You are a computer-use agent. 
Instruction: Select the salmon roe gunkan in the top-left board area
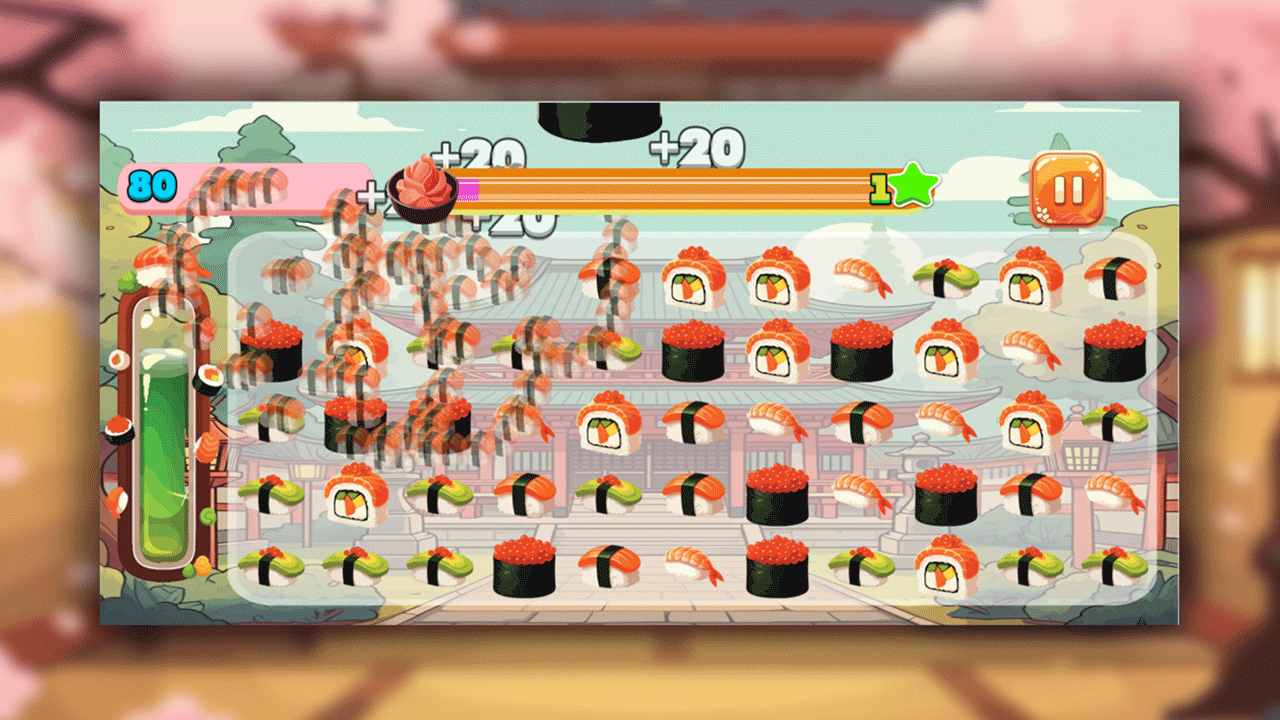tap(272, 351)
